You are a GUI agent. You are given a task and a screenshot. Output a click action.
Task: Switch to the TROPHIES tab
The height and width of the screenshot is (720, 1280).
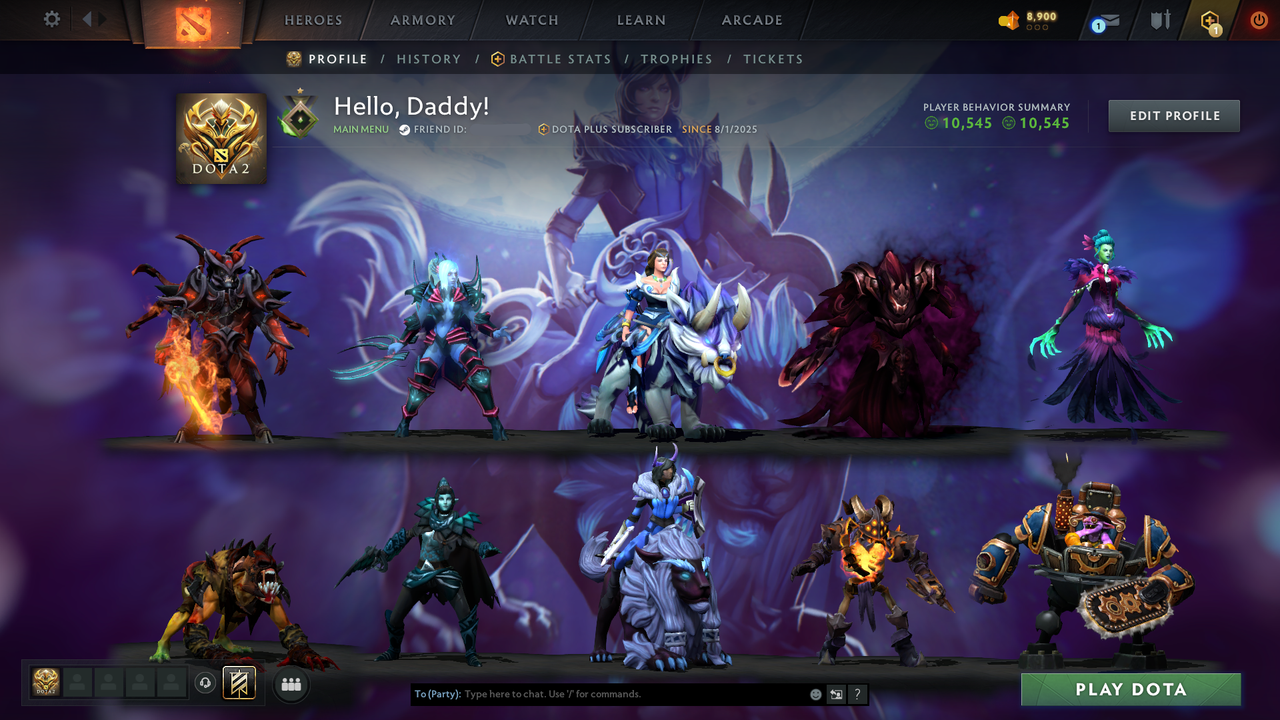point(677,59)
